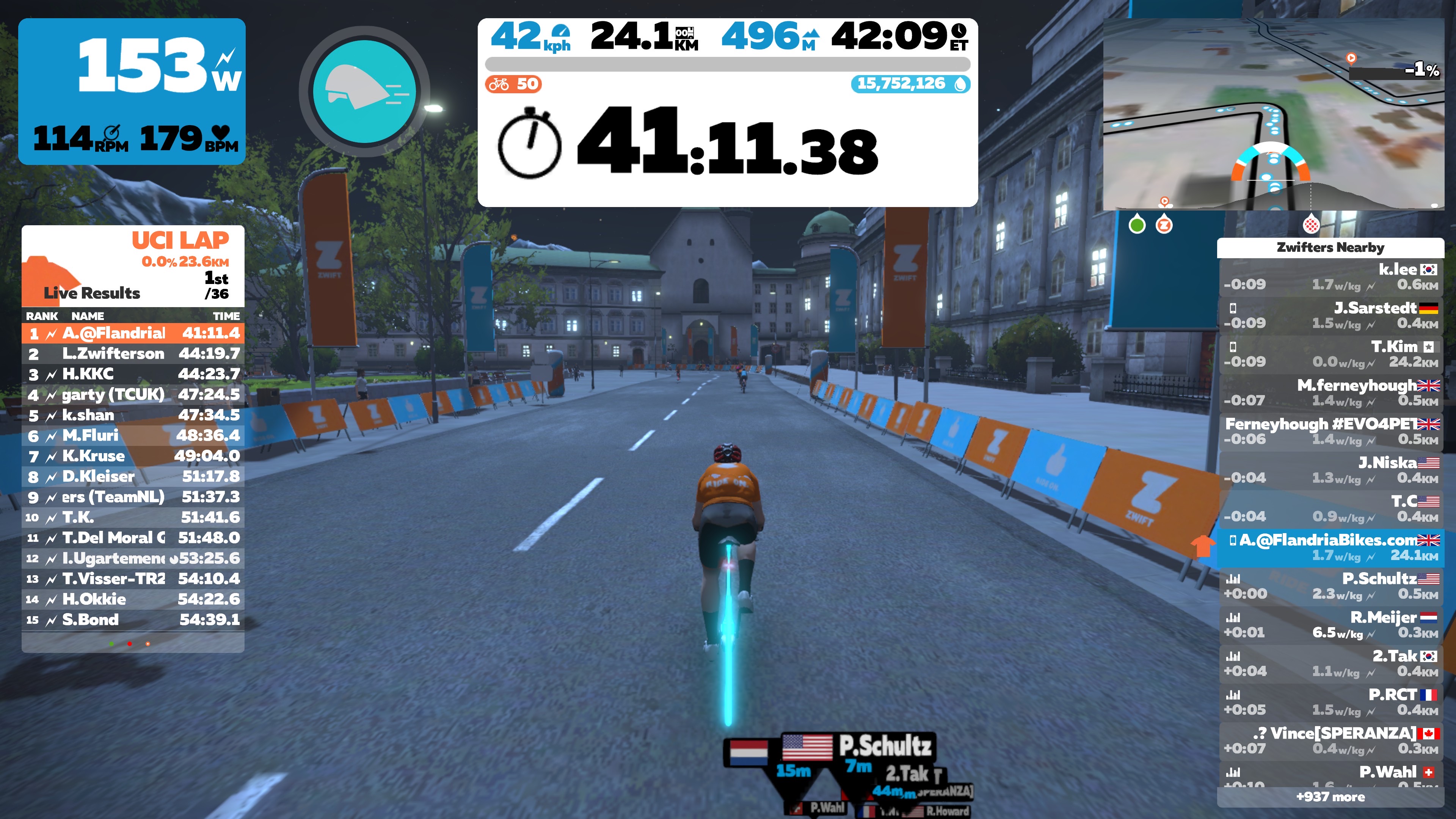Pick M.ferneyhough from Zwifters Nearby

pyautogui.click(x=1330, y=392)
